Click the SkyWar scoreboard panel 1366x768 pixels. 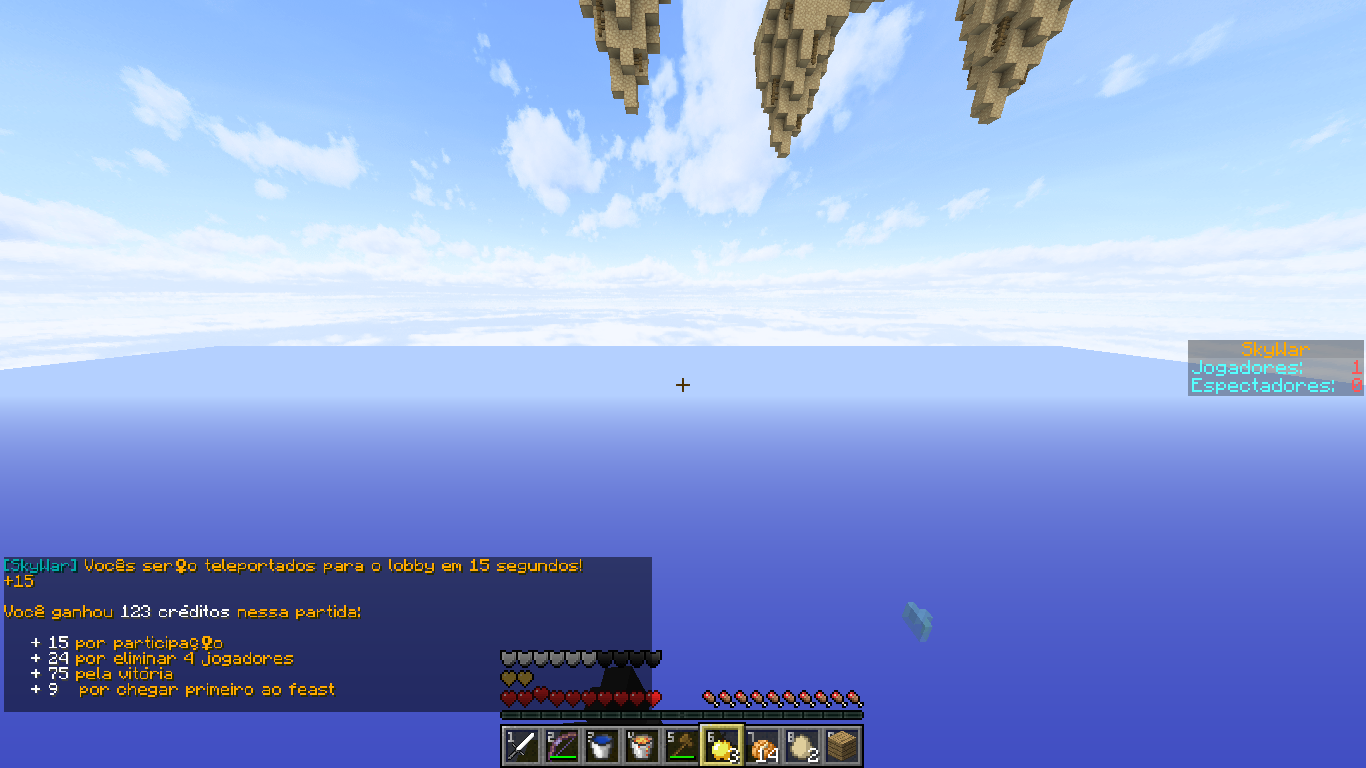tap(1275, 368)
